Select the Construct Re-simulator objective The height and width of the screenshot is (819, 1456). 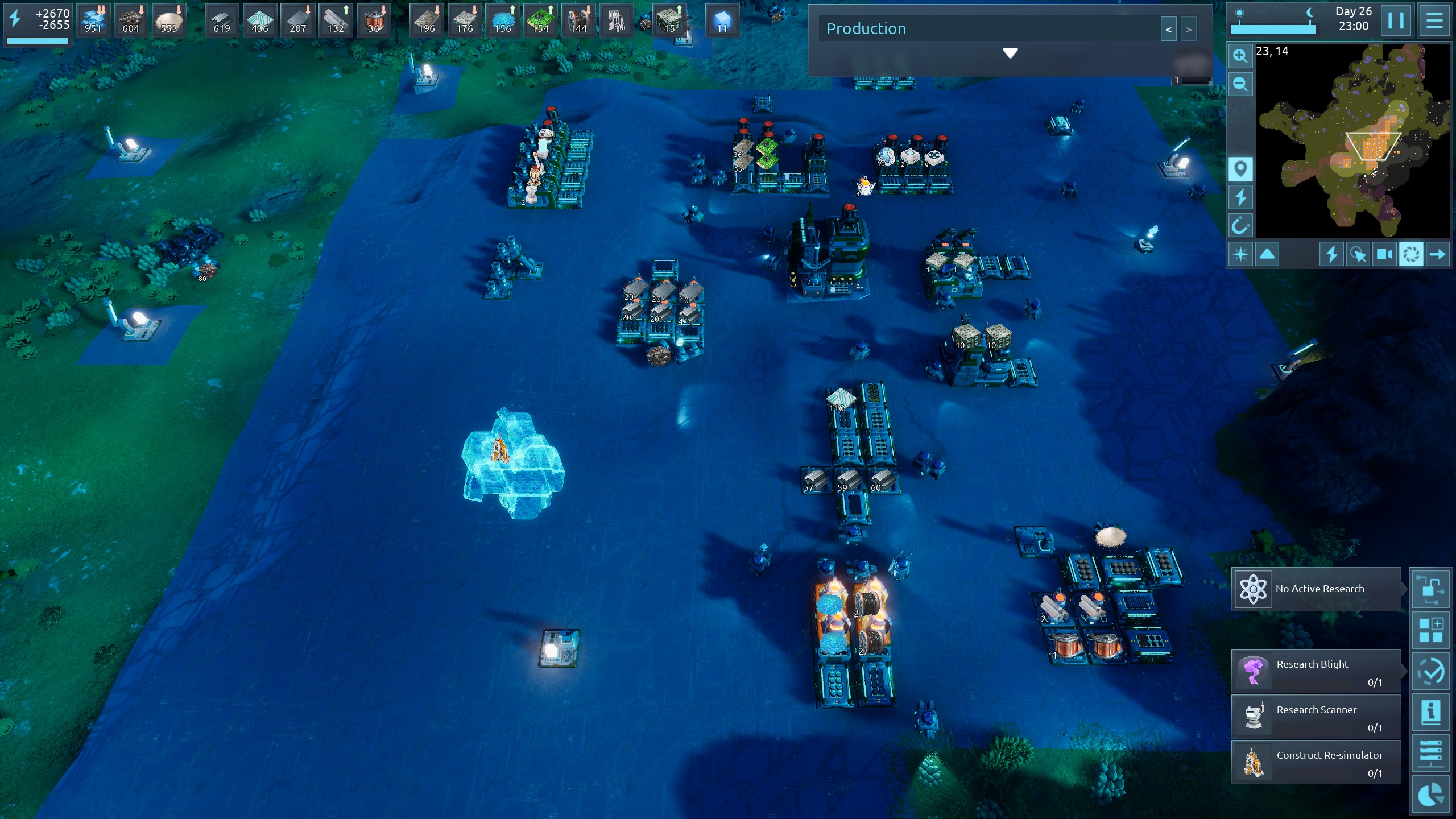click(x=1316, y=762)
